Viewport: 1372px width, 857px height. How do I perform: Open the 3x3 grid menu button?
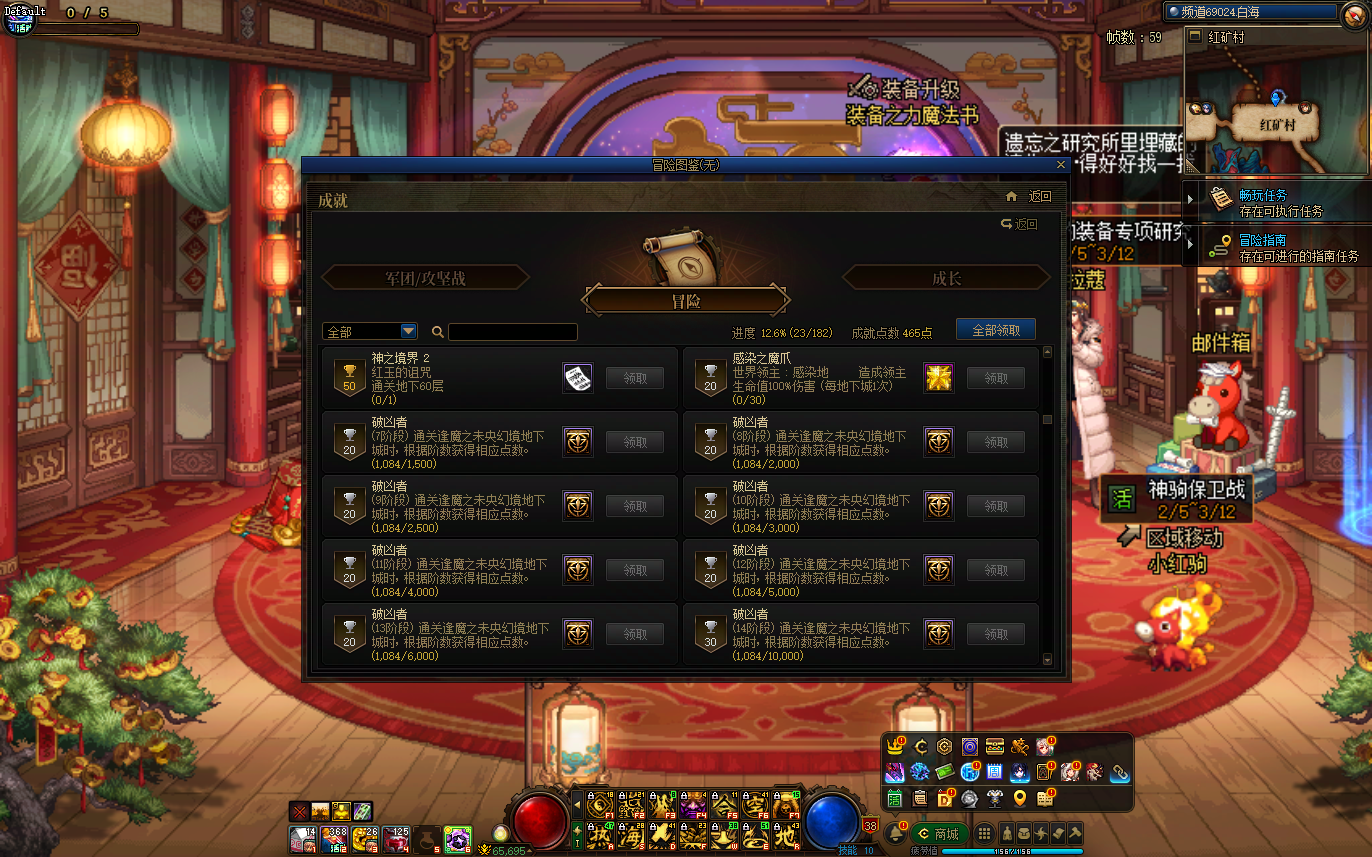point(985,834)
